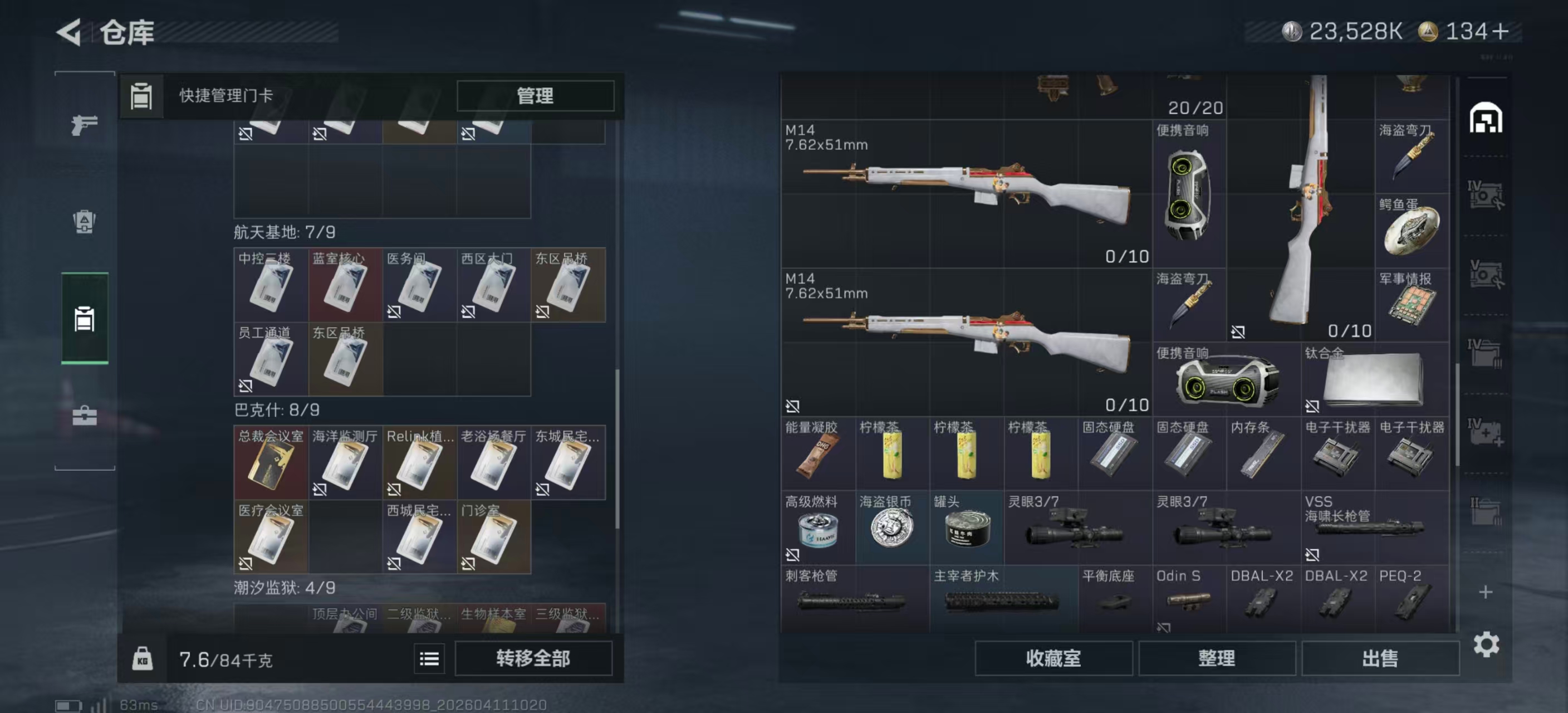Click the list view icon beside the weight display
The width and height of the screenshot is (1568, 713).
[429, 659]
